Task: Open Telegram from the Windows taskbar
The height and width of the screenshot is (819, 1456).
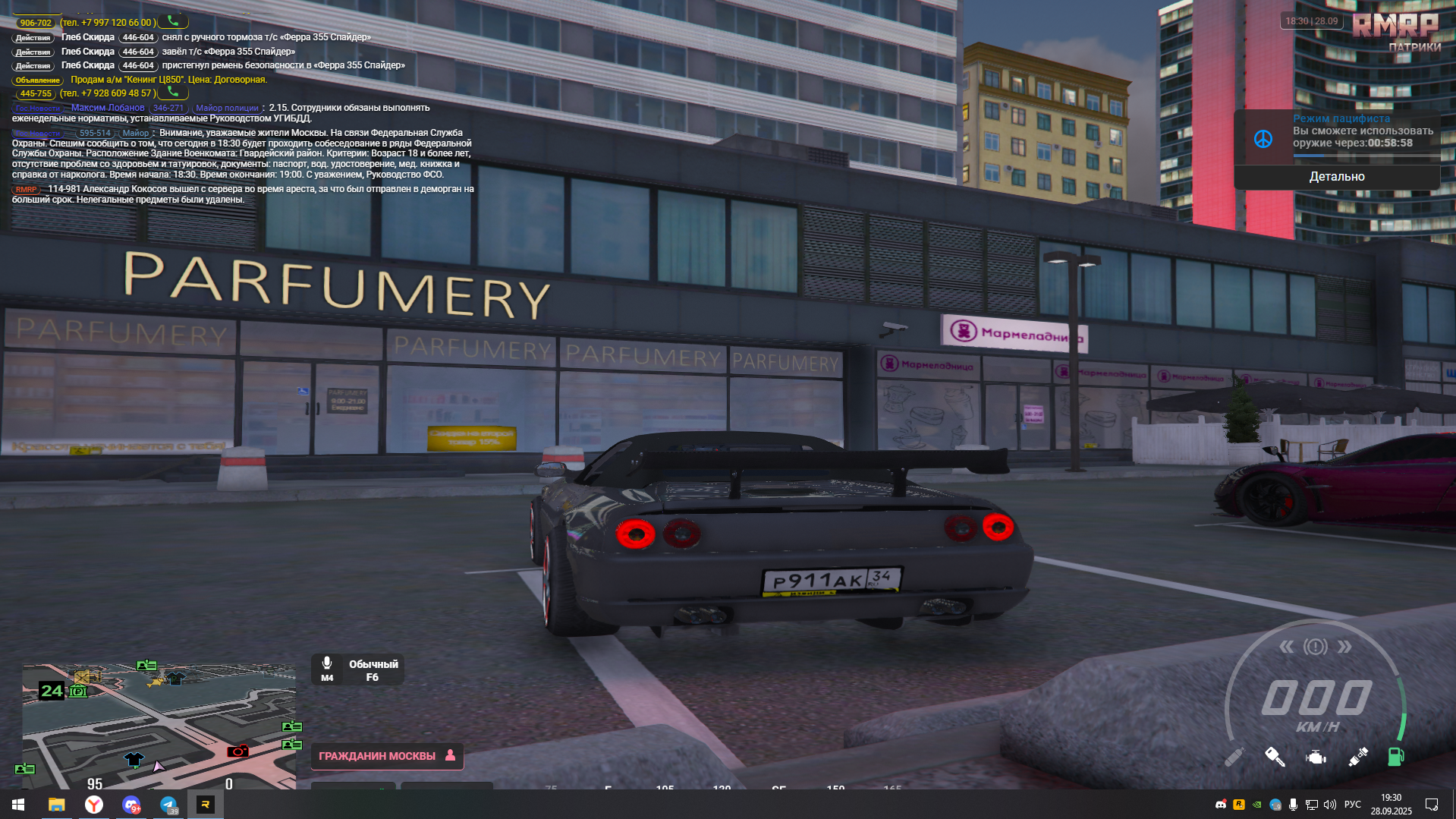Action: click(168, 805)
